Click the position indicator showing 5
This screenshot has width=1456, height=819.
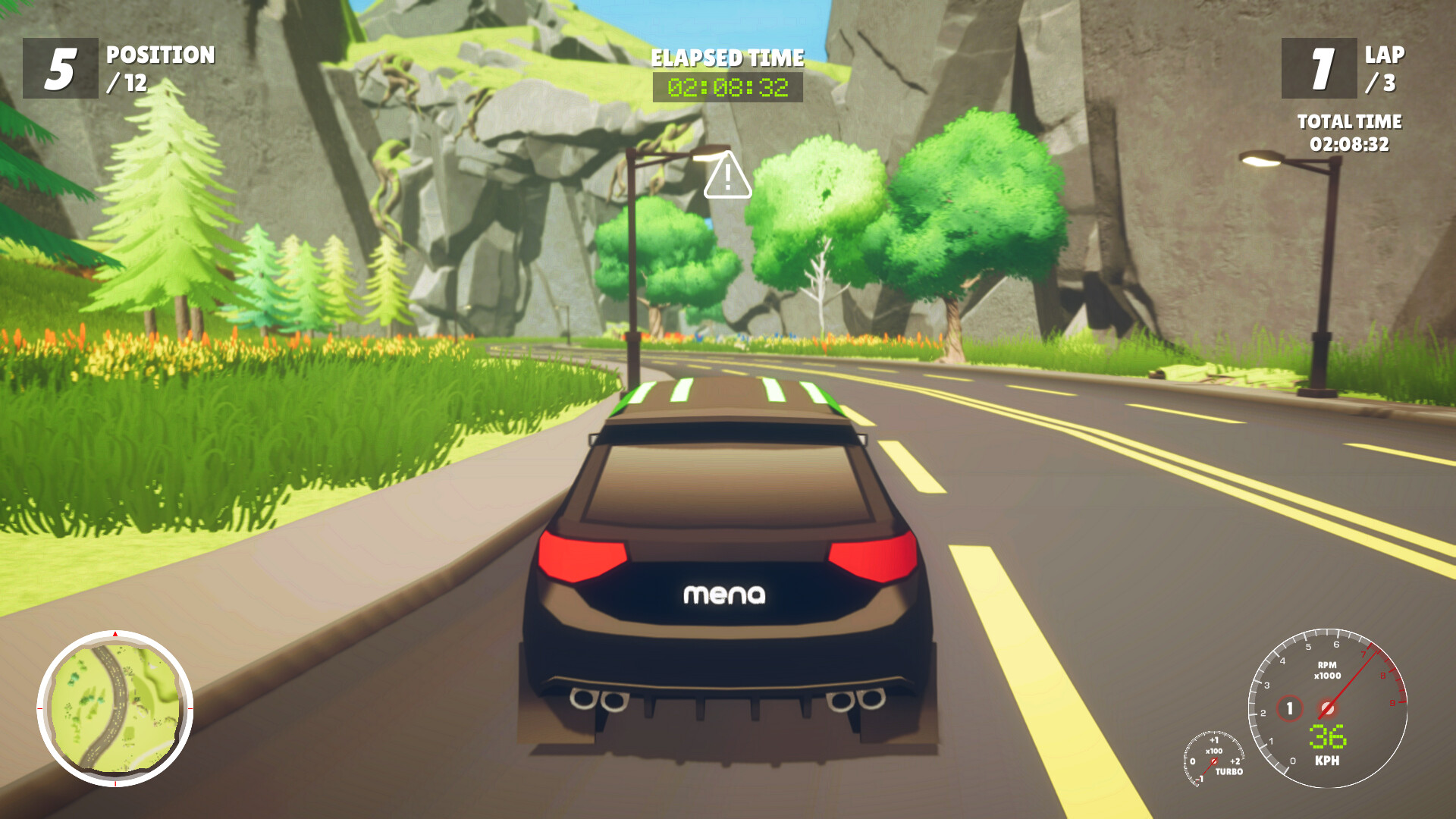point(59,70)
